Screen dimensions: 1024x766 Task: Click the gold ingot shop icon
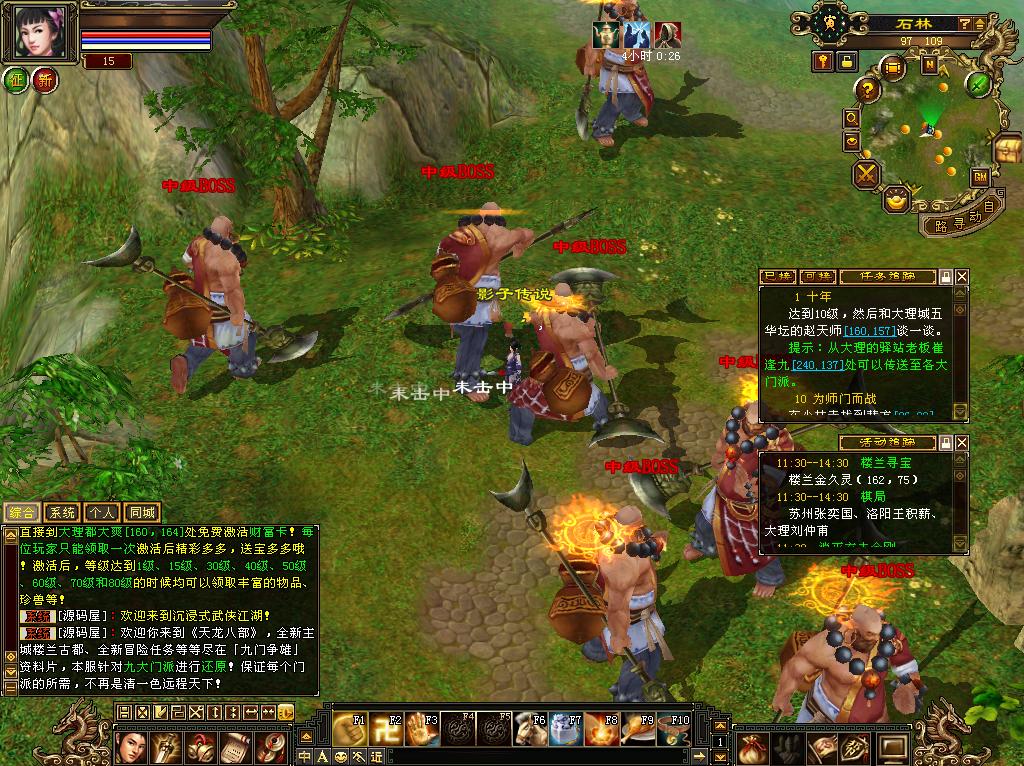click(899, 198)
